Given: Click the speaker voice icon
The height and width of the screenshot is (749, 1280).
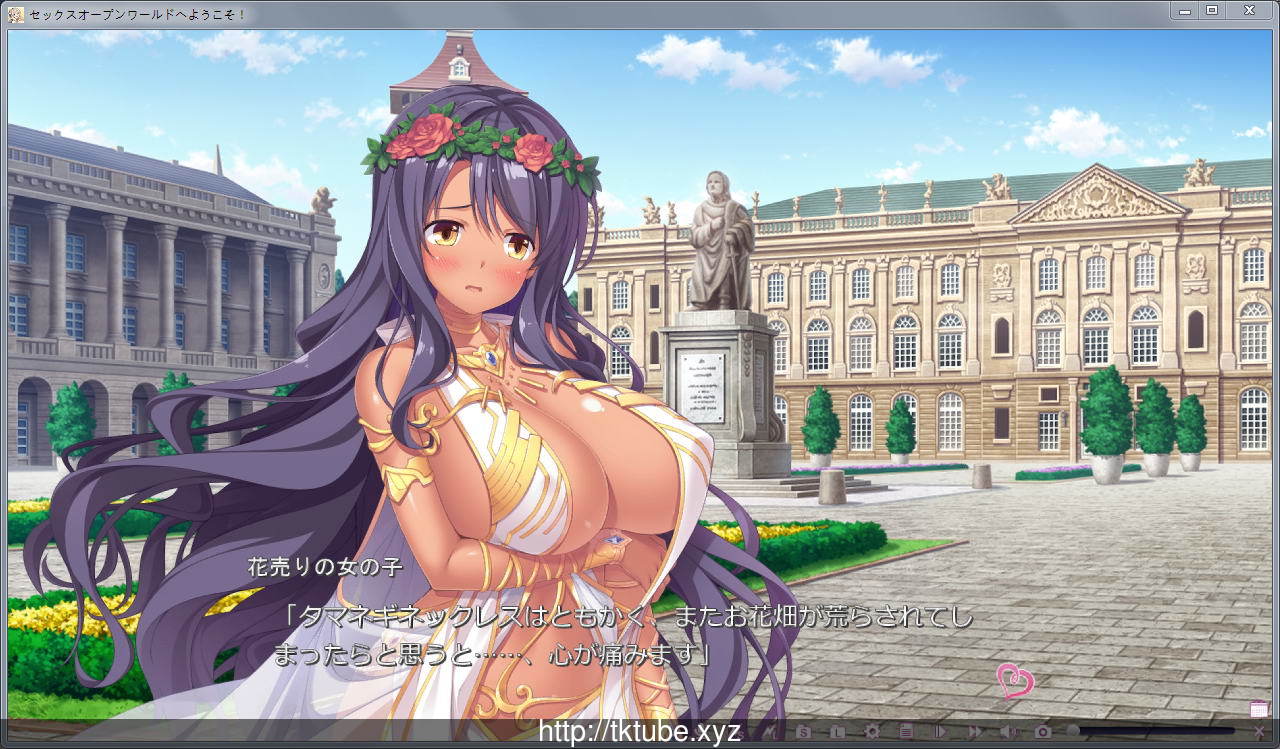Looking at the screenshot, I should (1008, 732).
